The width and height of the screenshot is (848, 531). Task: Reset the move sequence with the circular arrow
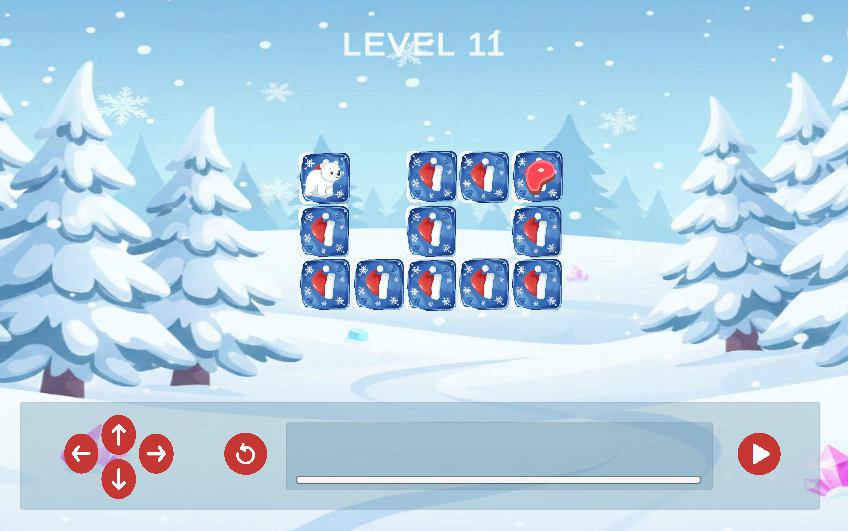point(245,454)
